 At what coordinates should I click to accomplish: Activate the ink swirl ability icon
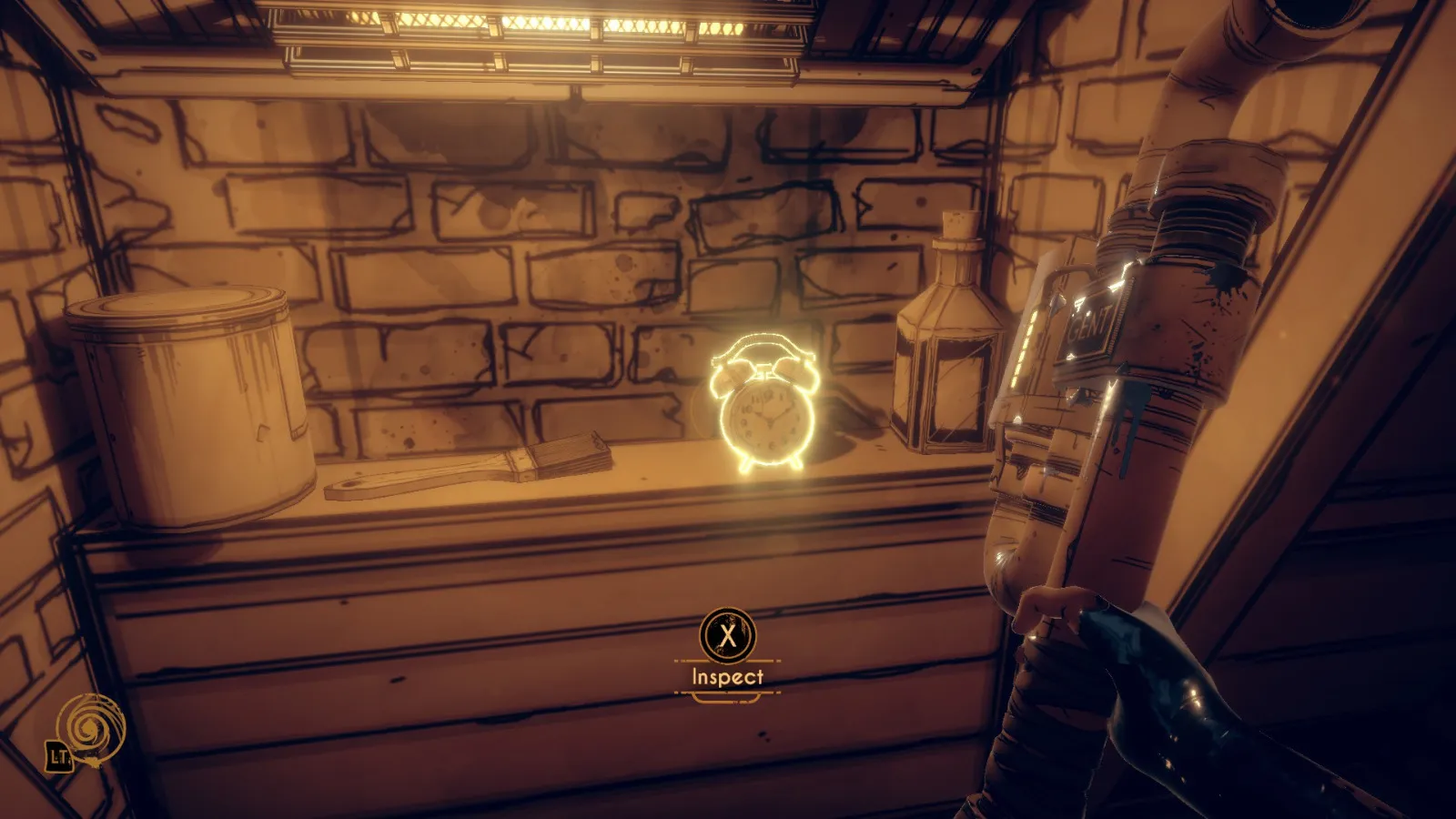click(x=89, y=728)
